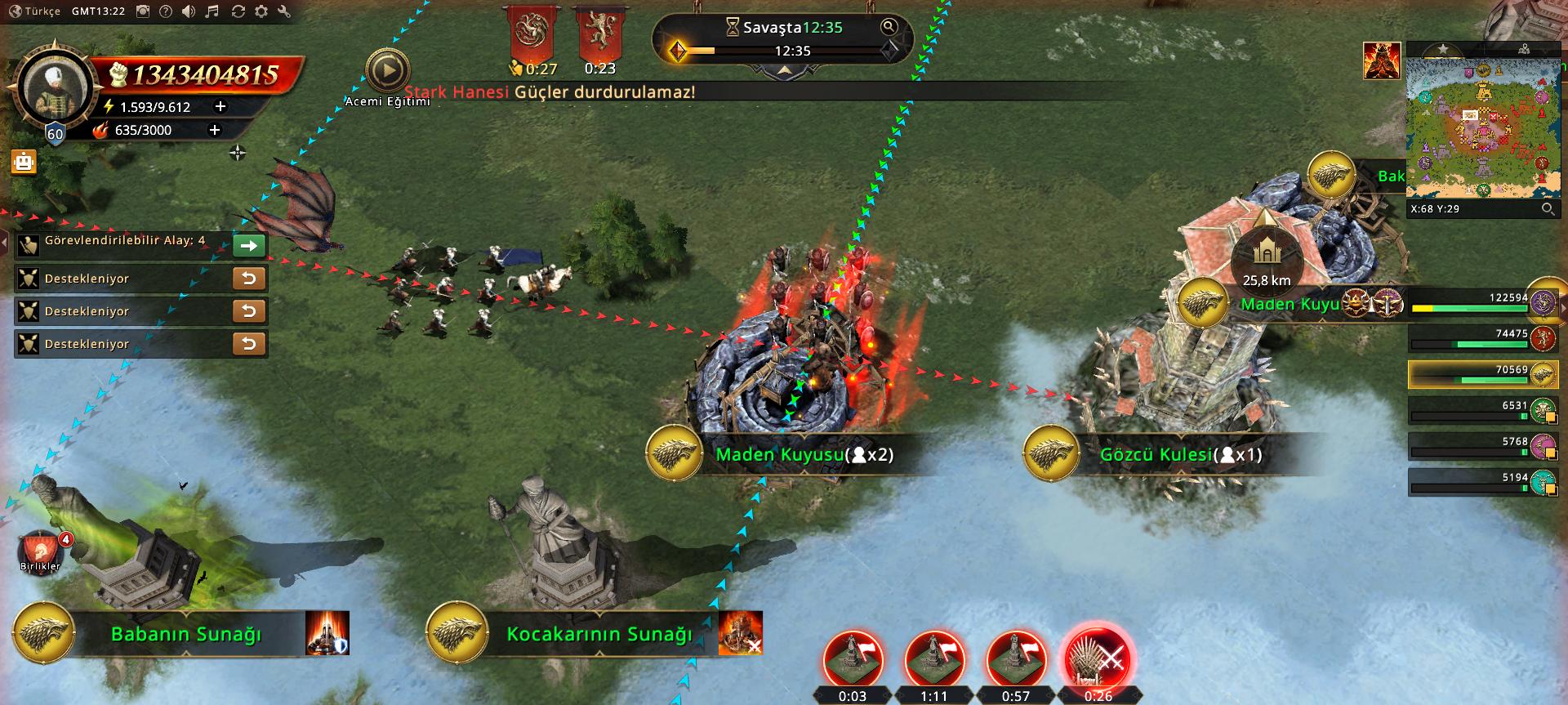Select the Babanın Sunağı label
Screen dimensions: 1568x705
pyautogui.click(x=186, y=634)
